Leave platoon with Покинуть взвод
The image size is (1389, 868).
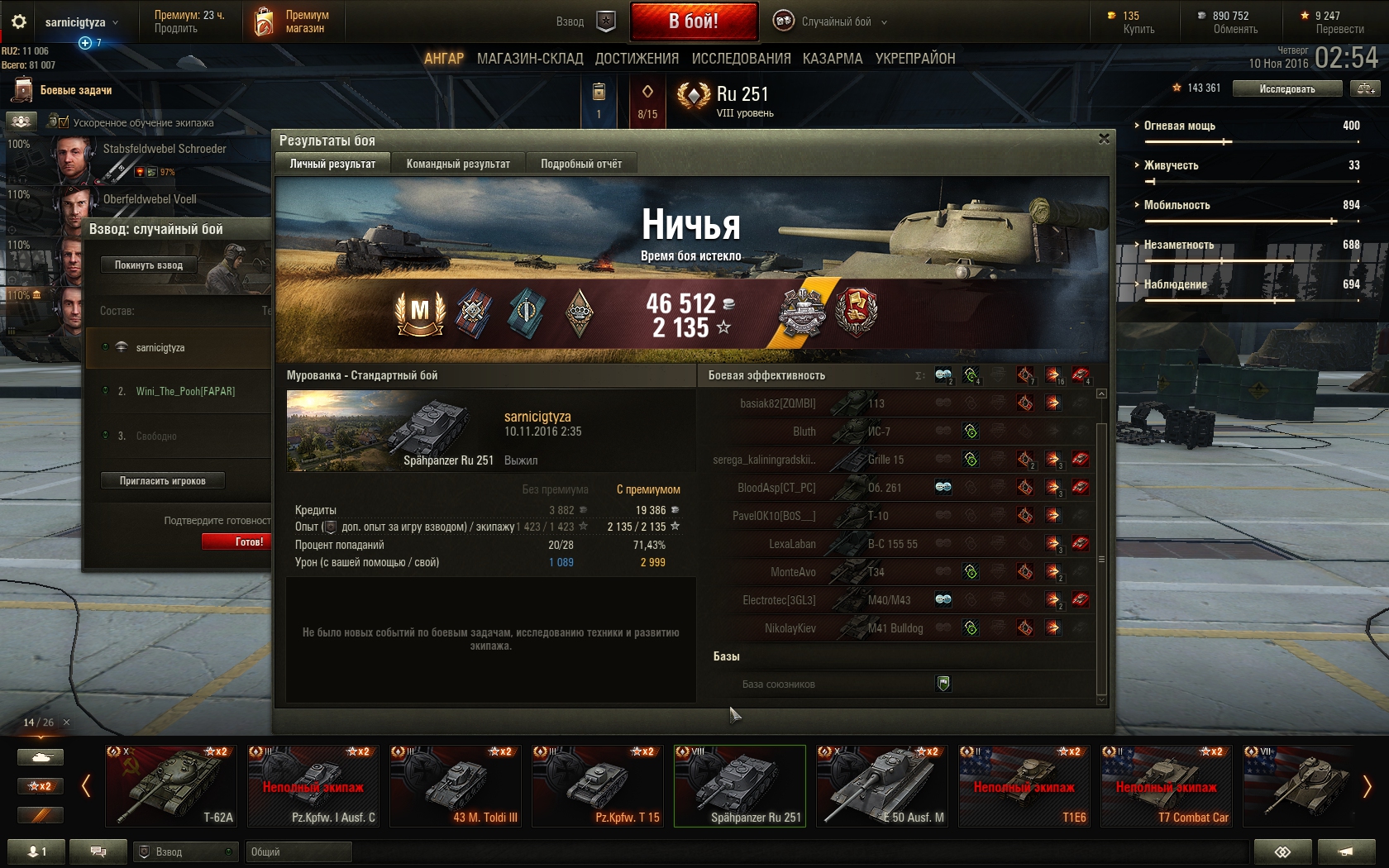[x=149, y=265]
